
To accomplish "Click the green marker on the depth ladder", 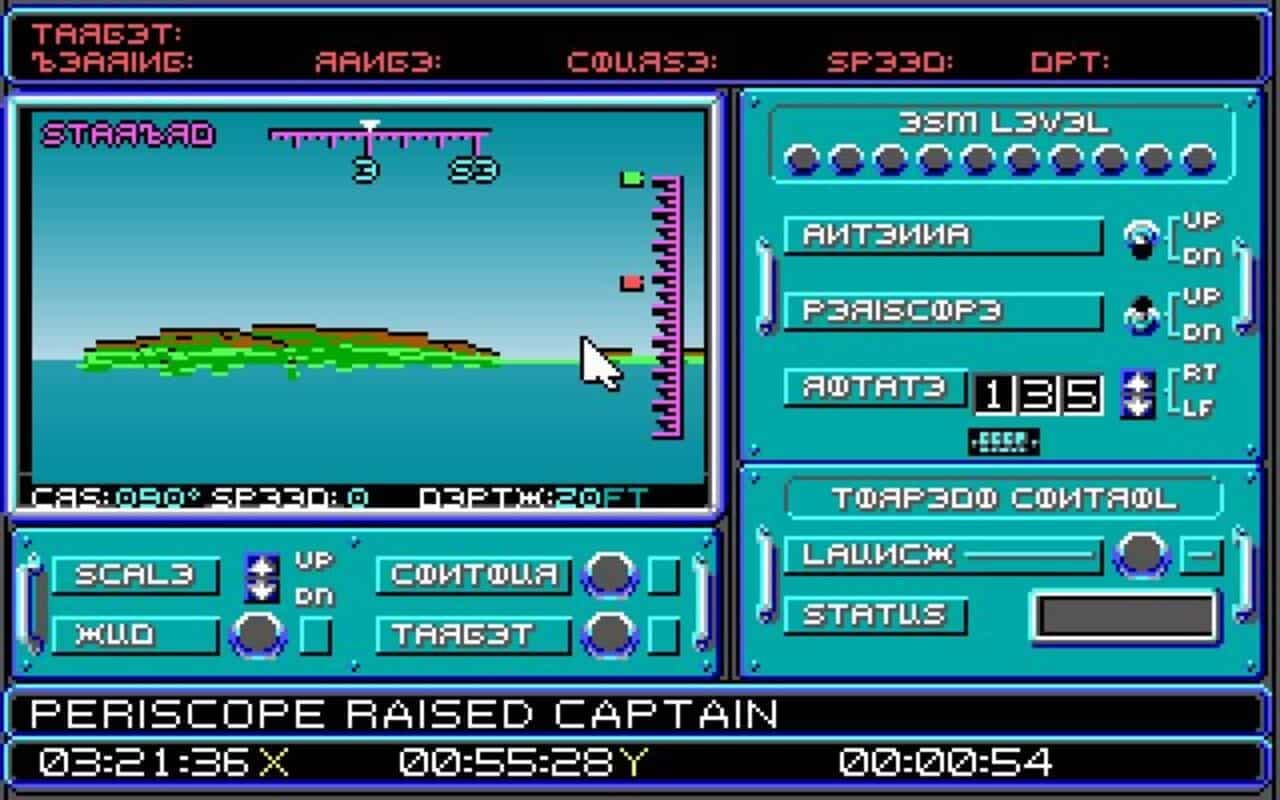I will point(630,176).
